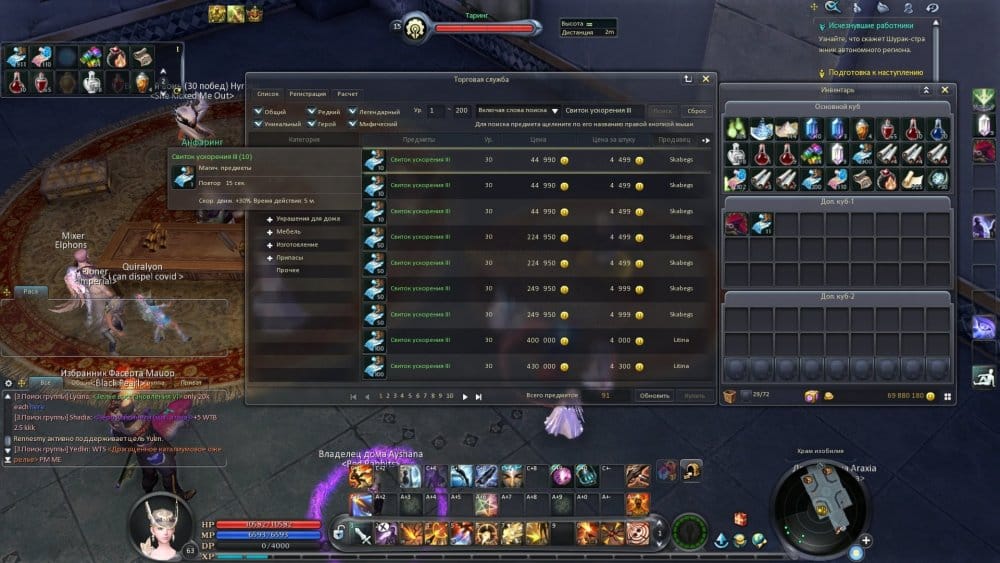
Task: Reset search with the Сброс button
Action: coord(697,111)
